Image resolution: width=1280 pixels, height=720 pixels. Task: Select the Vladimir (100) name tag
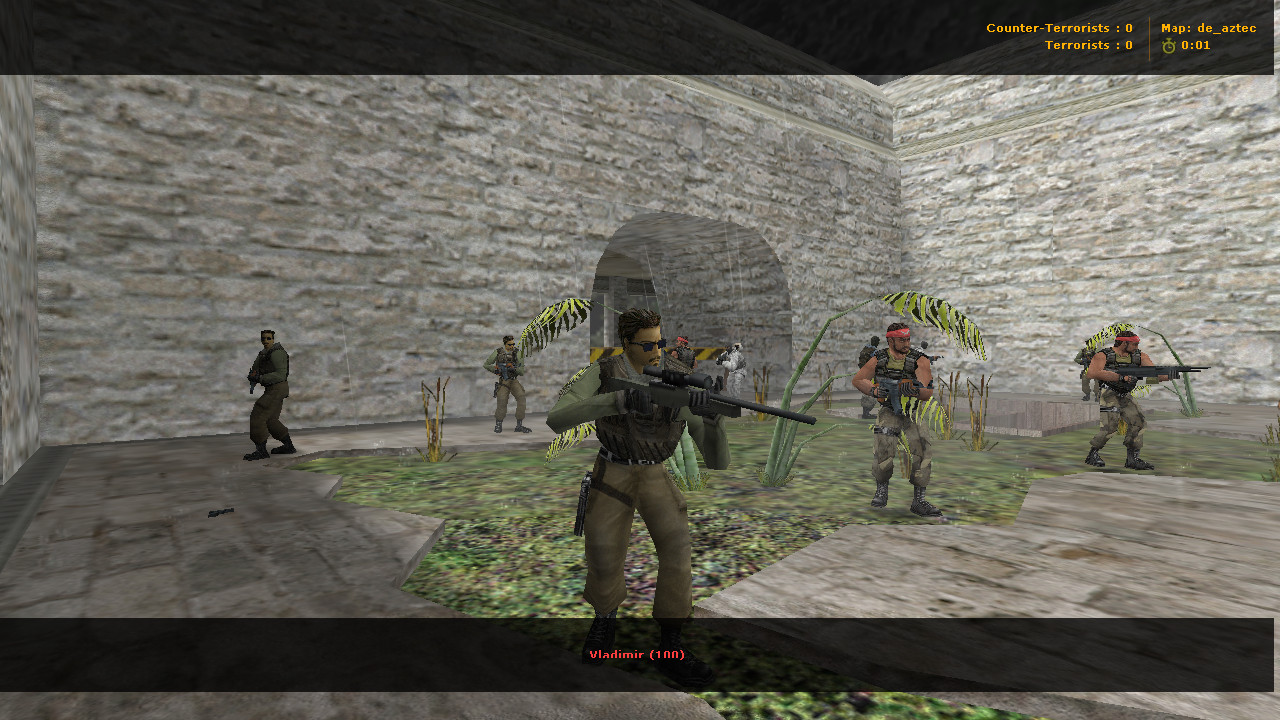(637, 653)
